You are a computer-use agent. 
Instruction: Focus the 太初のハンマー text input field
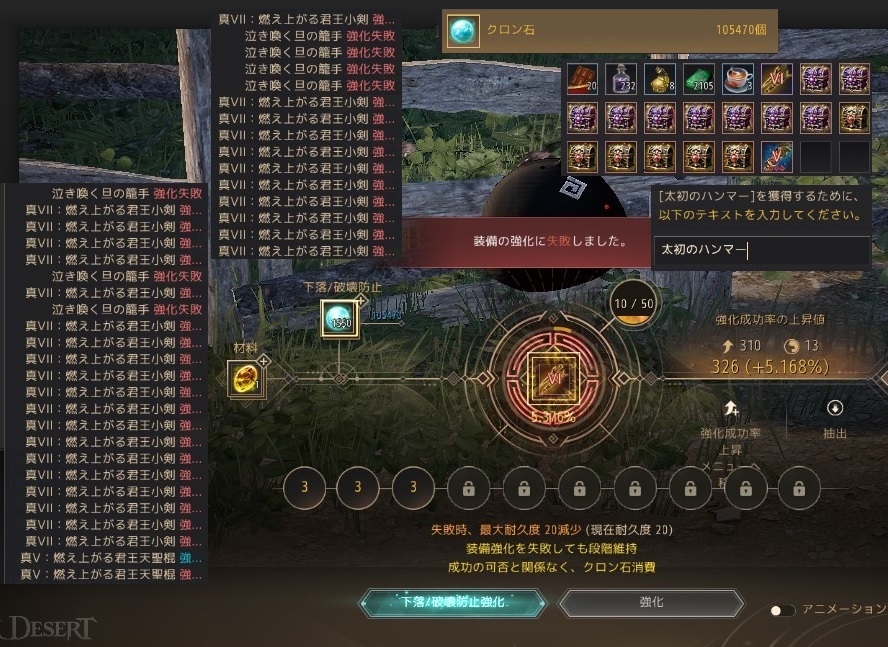760,251
